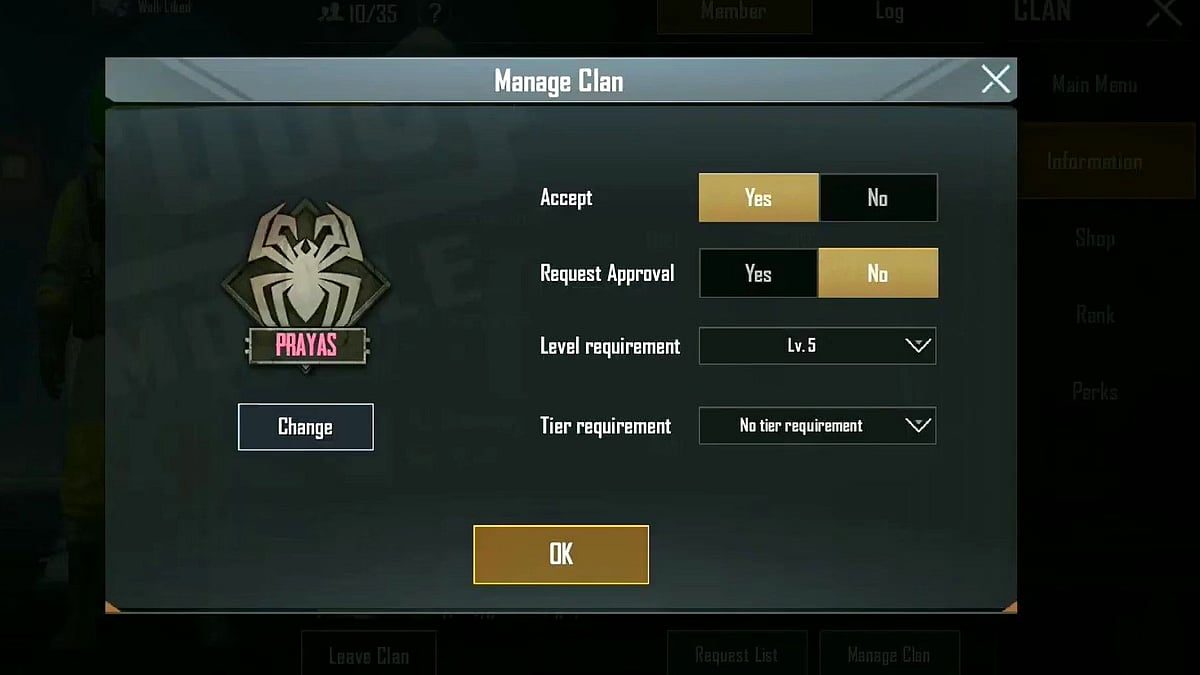The image size is (1200, 675).
Task: Open the Tier requirement dropdown
Action: [x=817, y=426]
